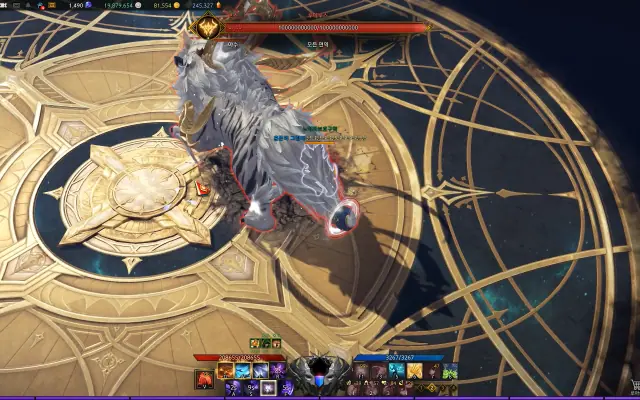Image resolution: width=640 pixels, height=400 pixels.
Task: Activate the cyan figure skill on right hotbar
Action: [396, 371]
